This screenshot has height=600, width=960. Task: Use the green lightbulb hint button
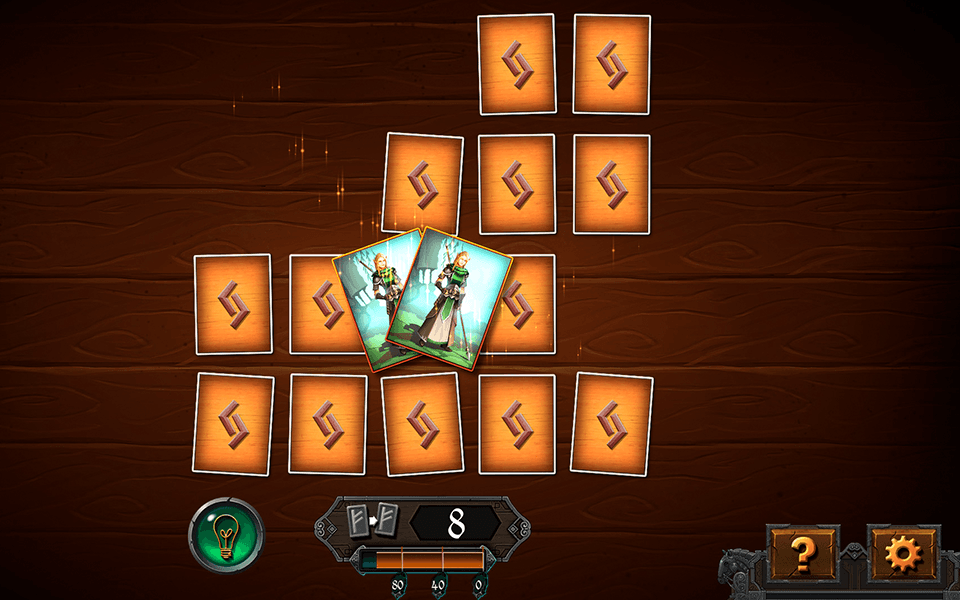click(x=226, y=535)
